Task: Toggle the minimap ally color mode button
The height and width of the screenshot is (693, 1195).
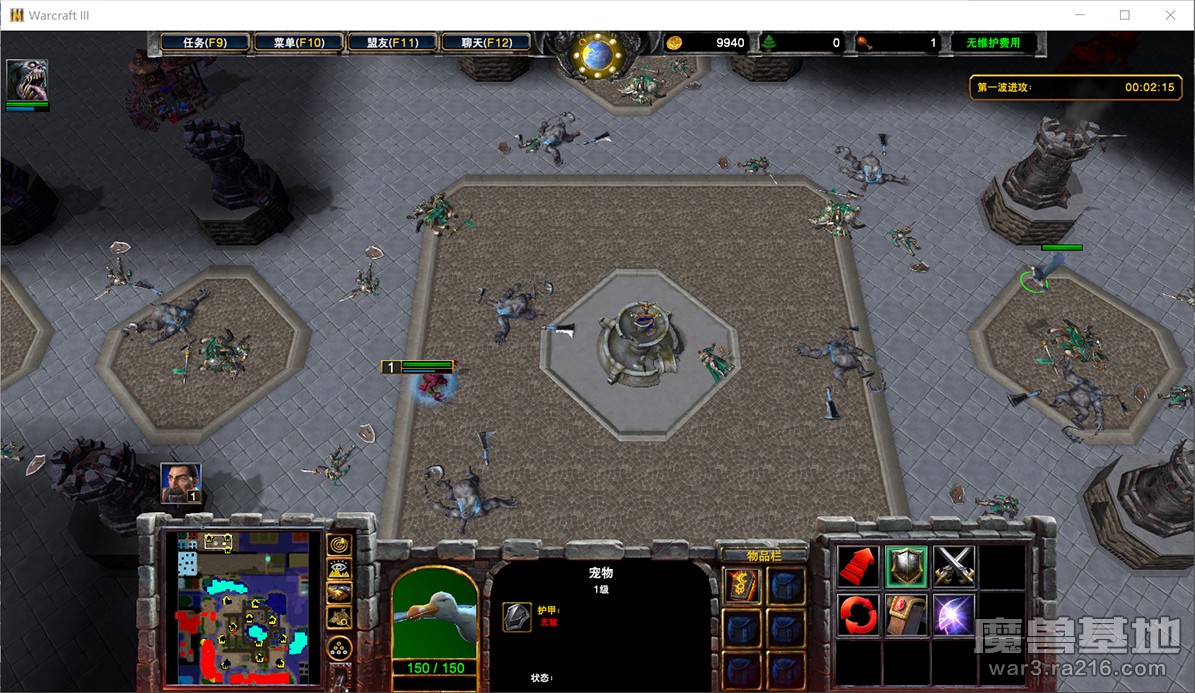Action: [x=340, y=592]
